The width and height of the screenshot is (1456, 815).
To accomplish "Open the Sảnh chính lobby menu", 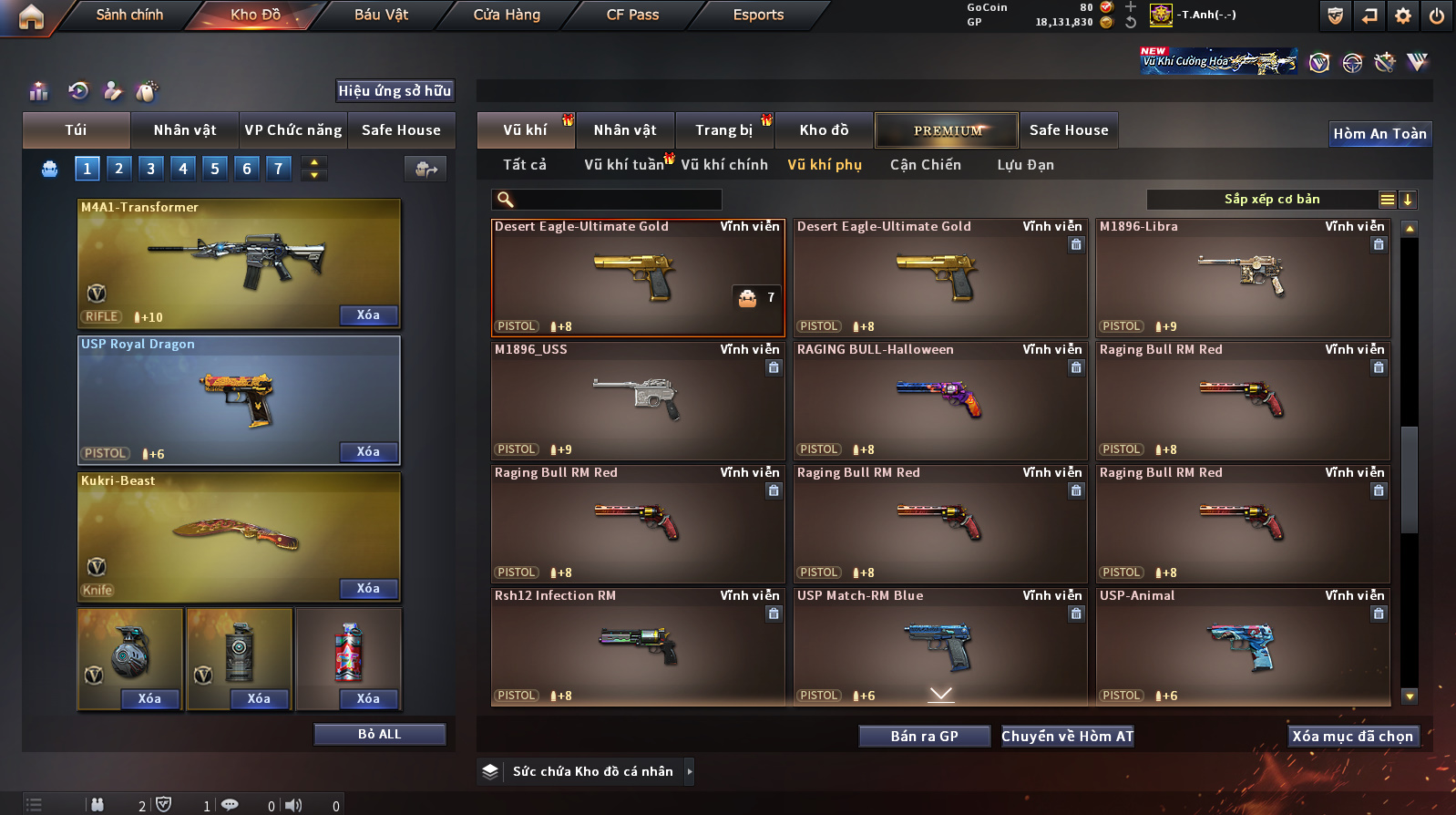I will 129,15.
